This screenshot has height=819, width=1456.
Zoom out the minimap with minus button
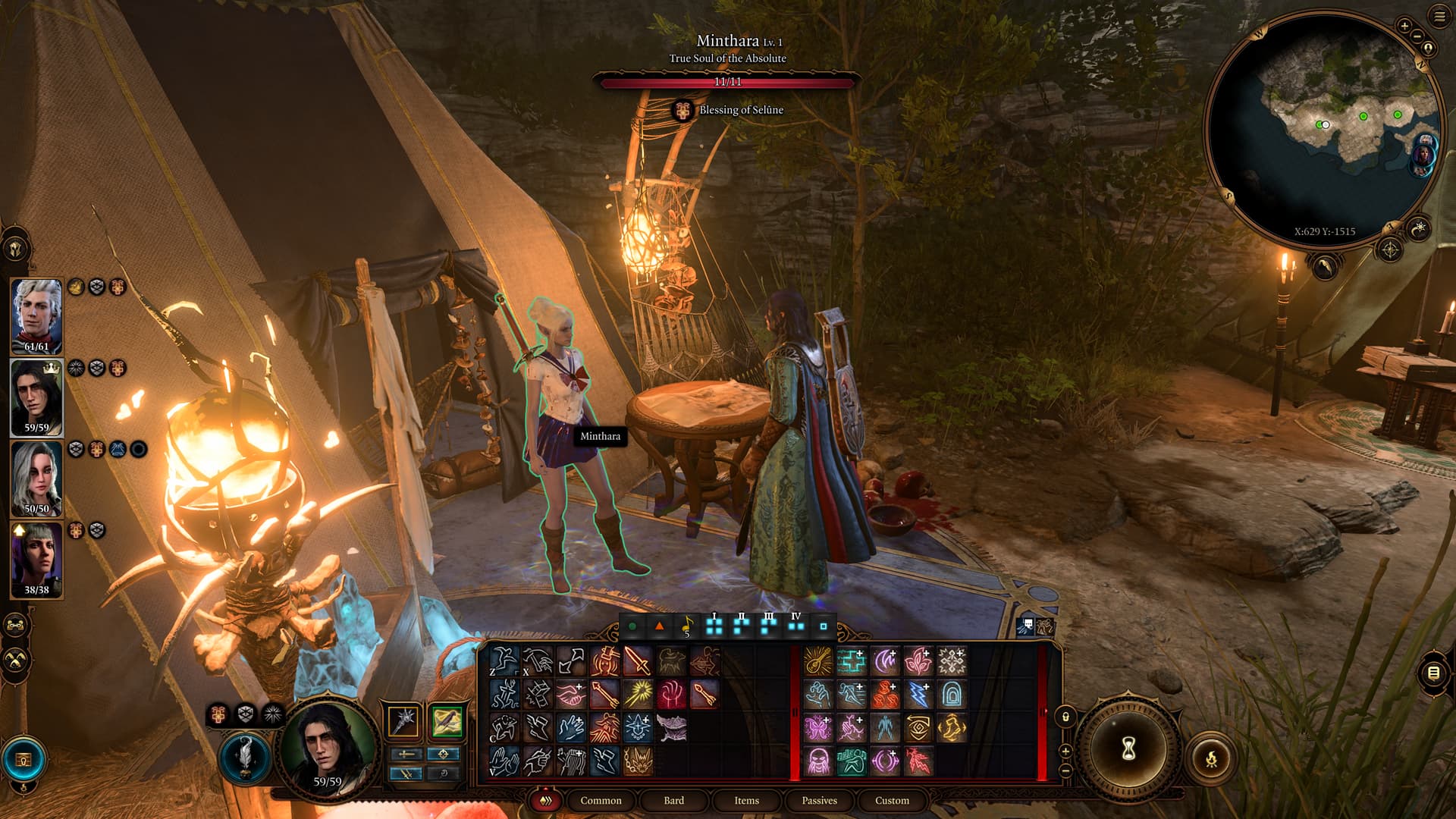(1417, 36)
